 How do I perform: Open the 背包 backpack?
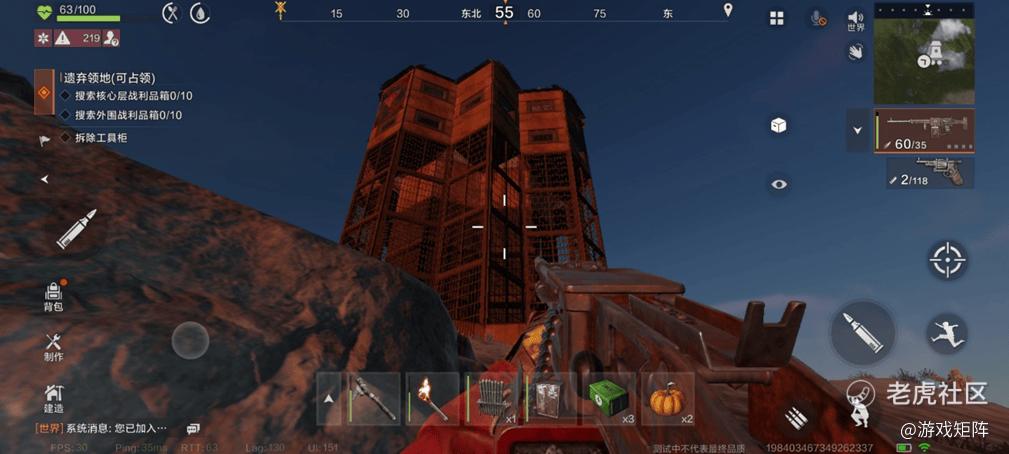tap(53, 297)
